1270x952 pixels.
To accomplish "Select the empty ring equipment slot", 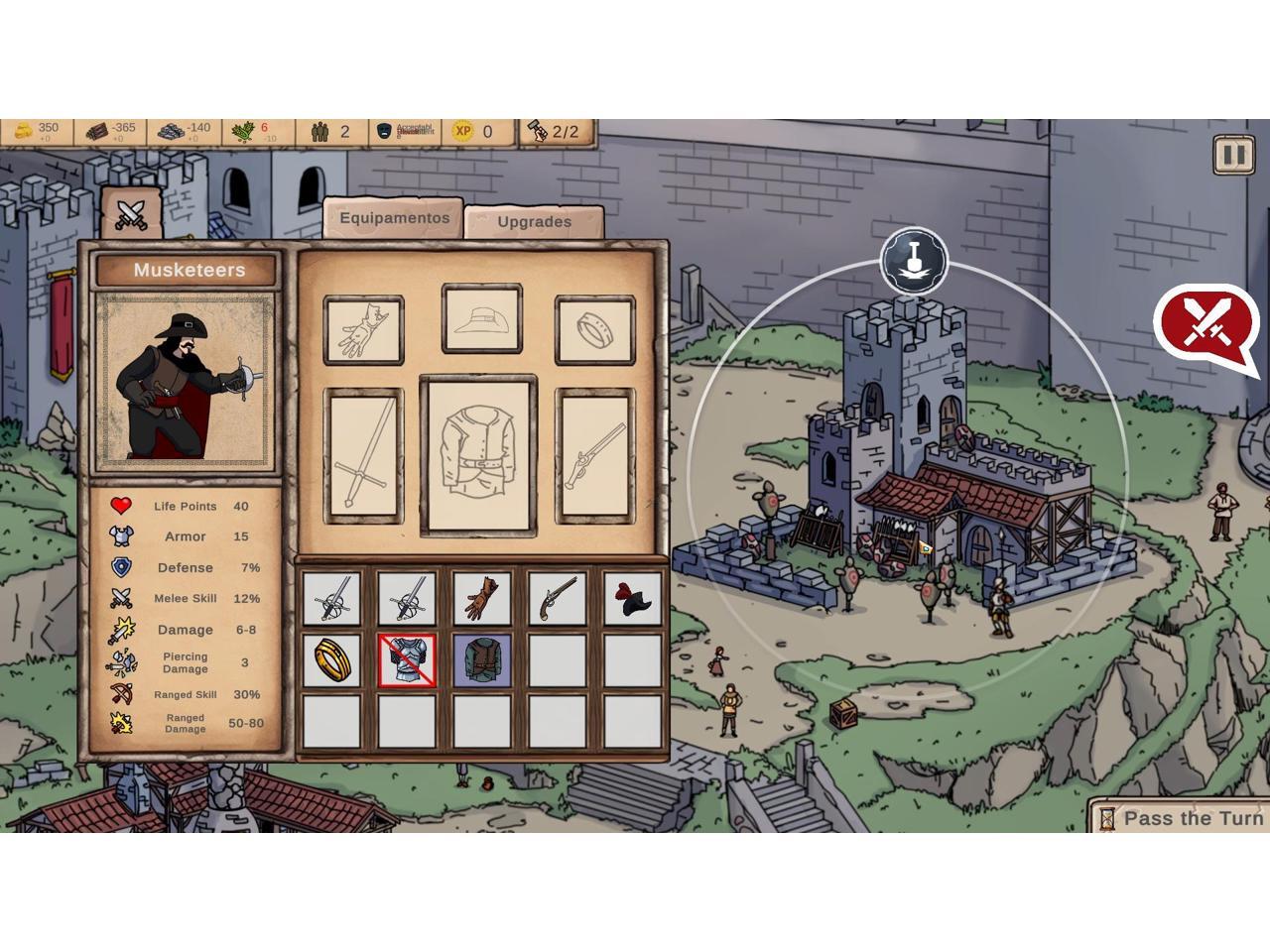I will pyautogui.click(x=594, y=330).
